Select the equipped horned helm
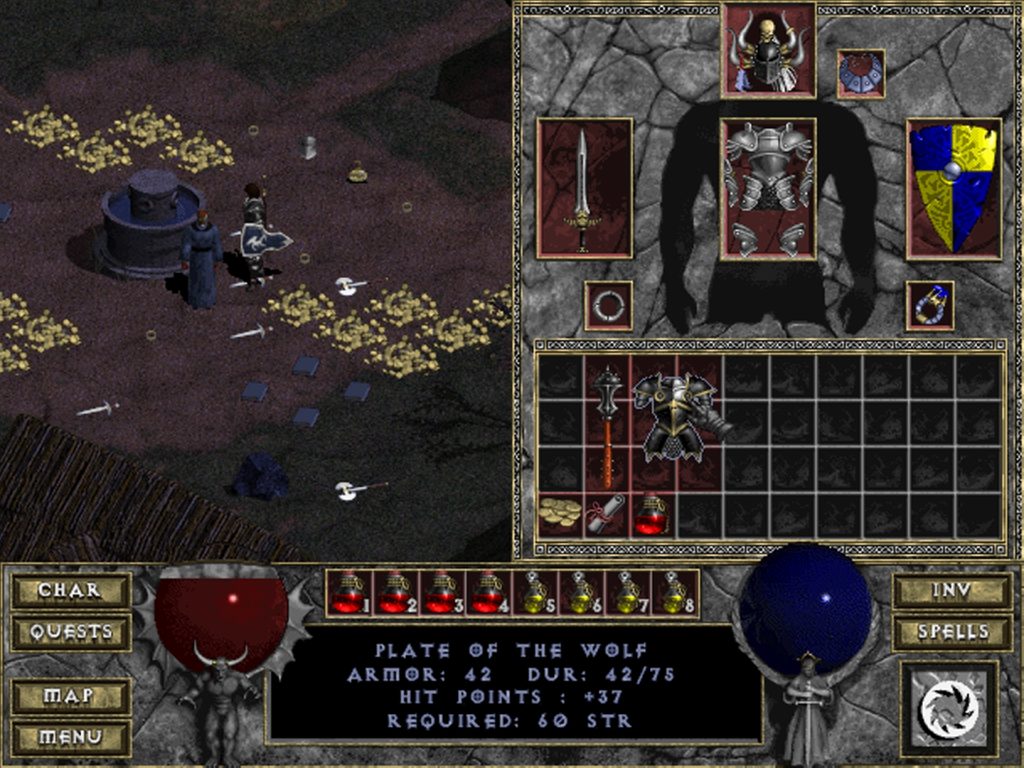Screen dimensions: 1024x768 tap(768, 50)
